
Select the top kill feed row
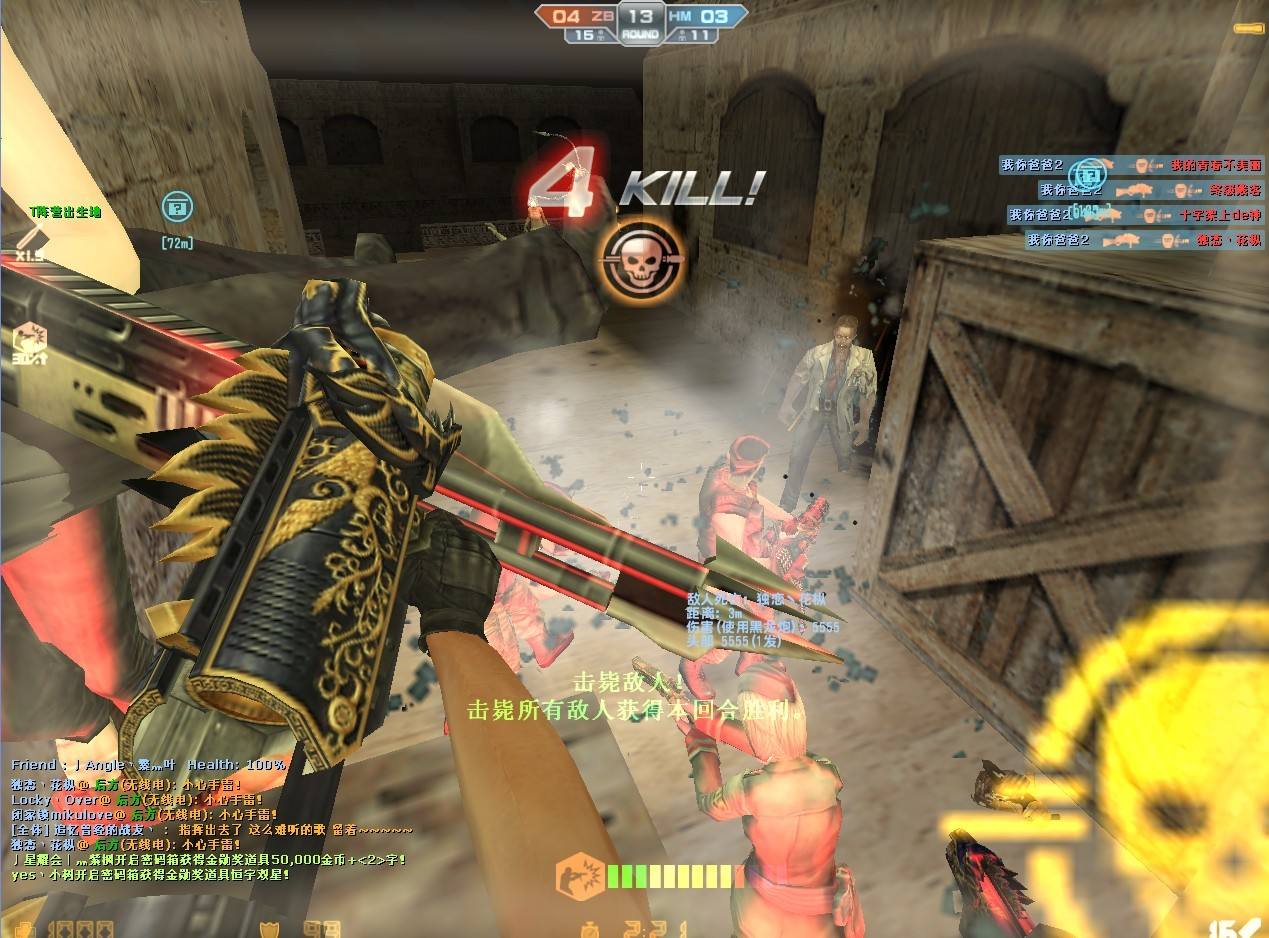click(x=1131, y=165)
